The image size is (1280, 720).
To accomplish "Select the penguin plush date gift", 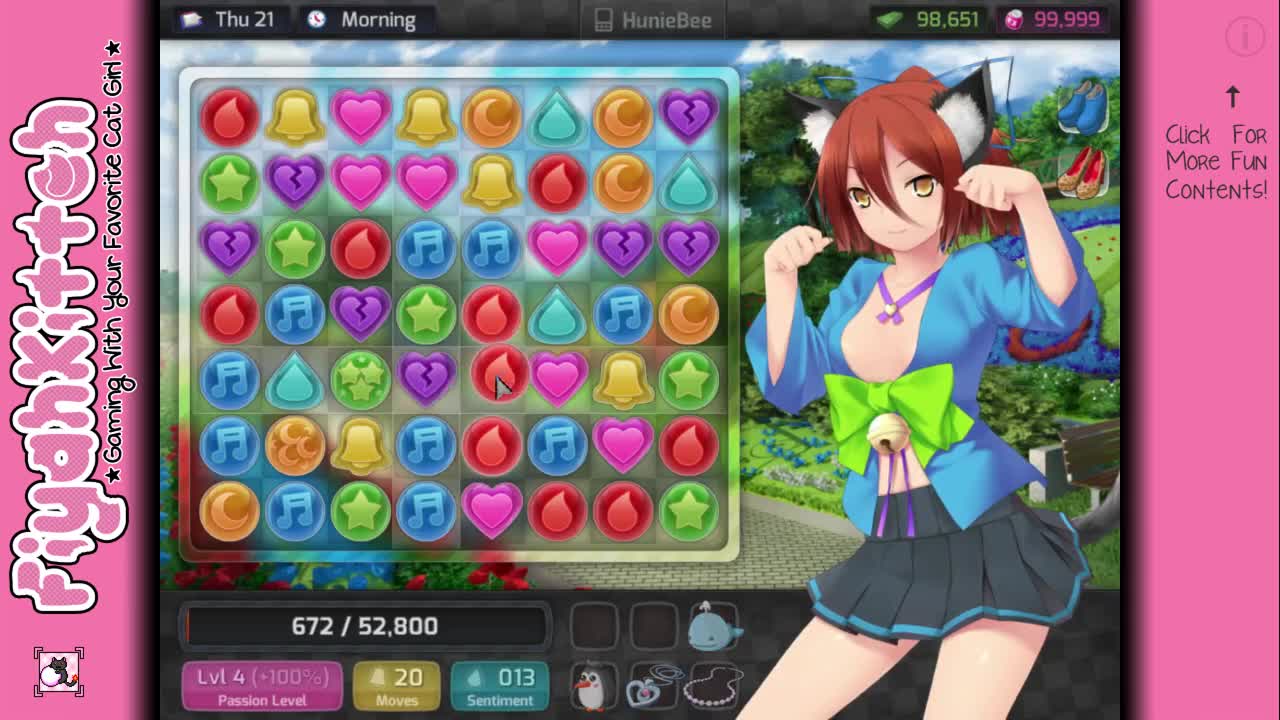I will pyautogui.click(x=592, y=686).
